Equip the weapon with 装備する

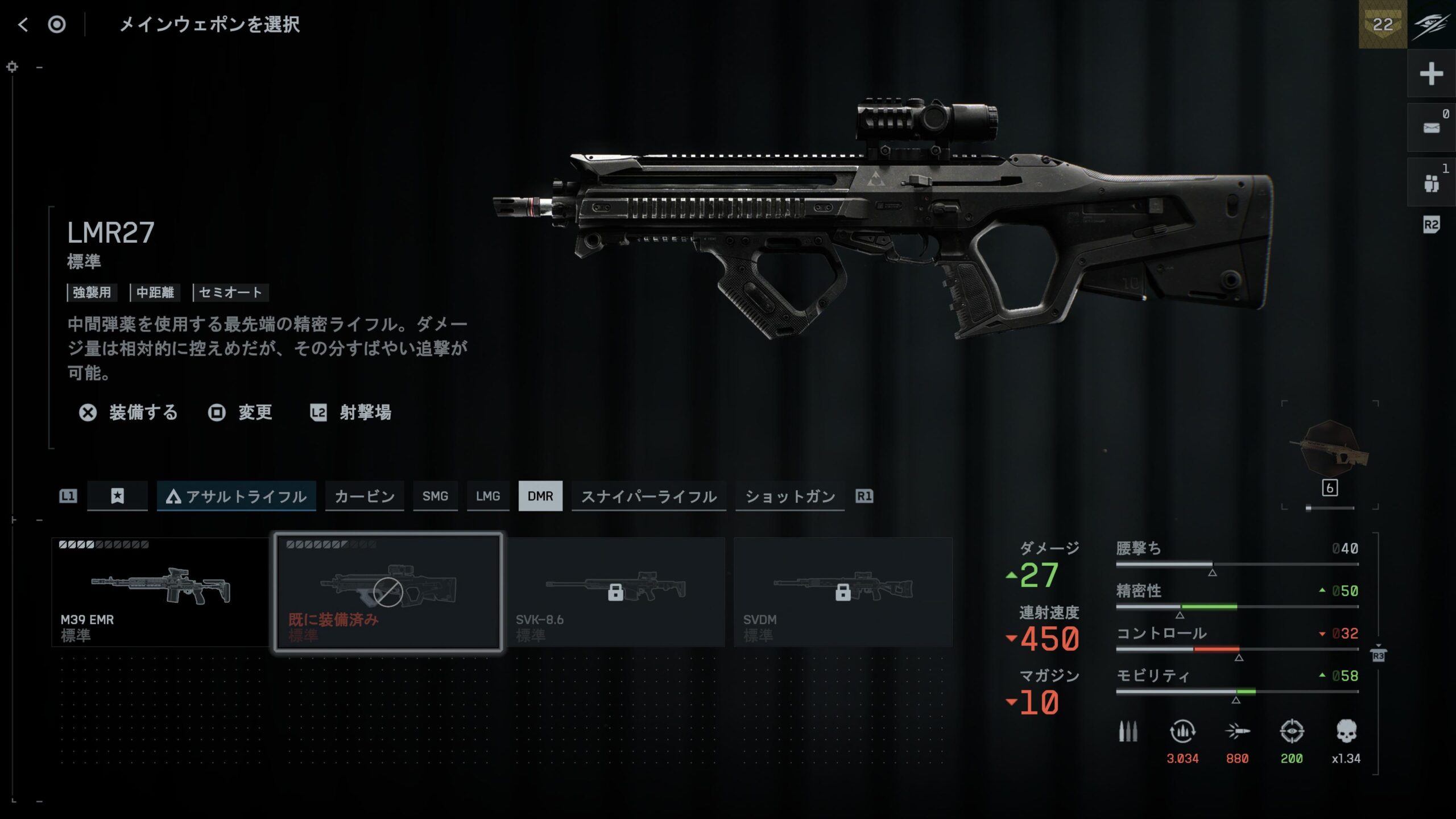pyautogui.click(x=129, y=412)
